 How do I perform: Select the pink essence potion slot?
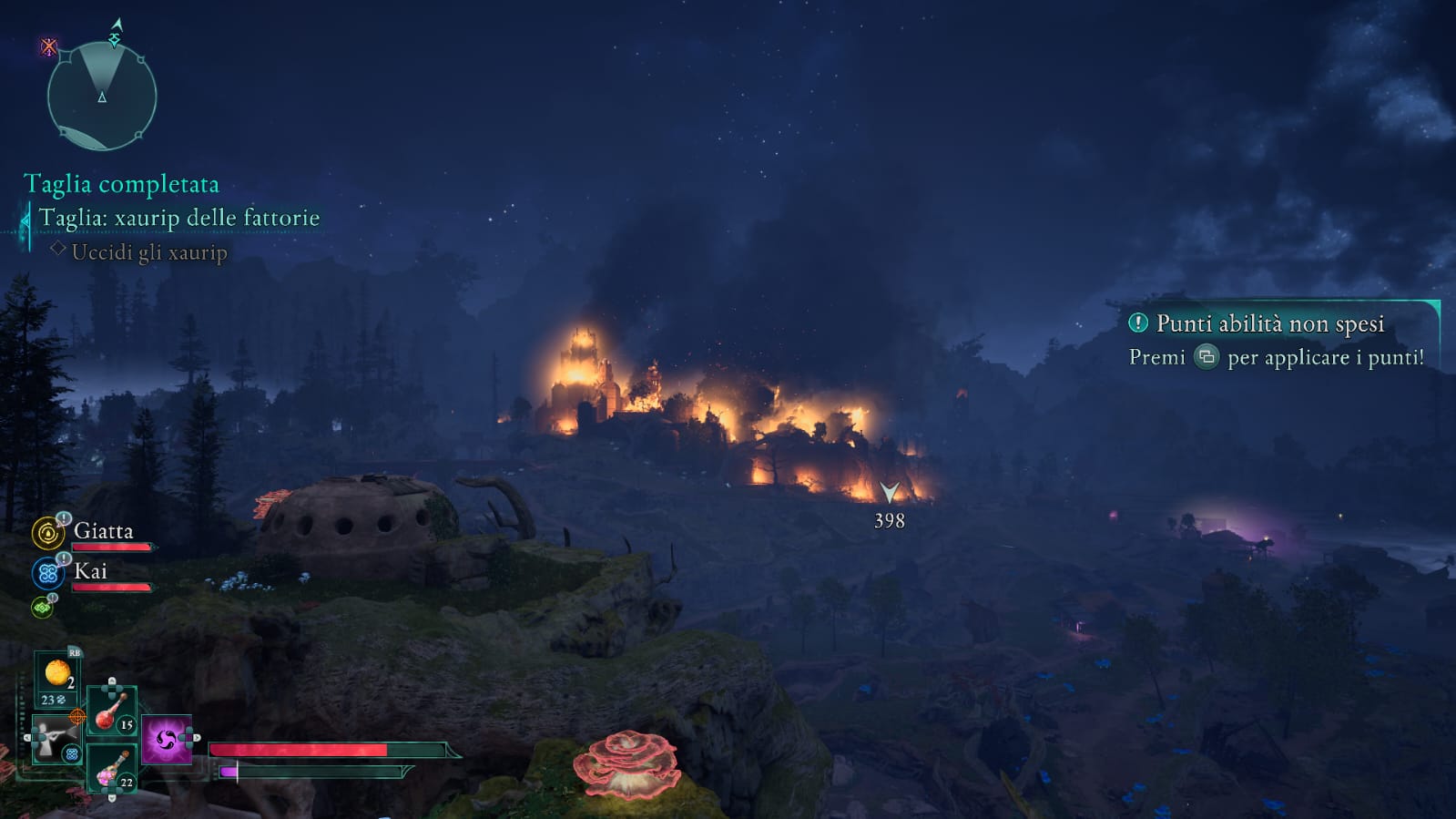[x=111, y=768]
